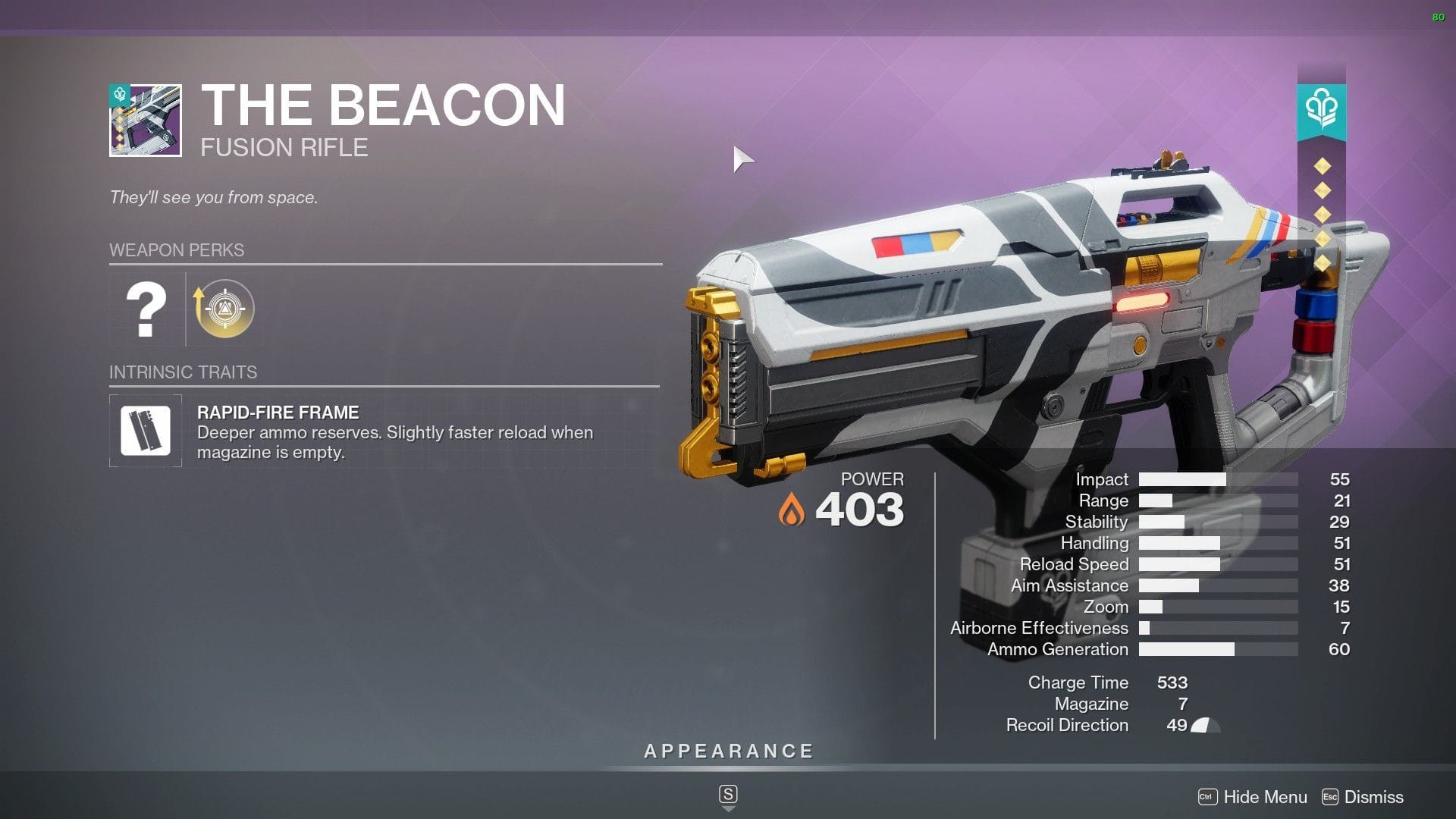Select the Weapon Perks section header
Image resolution: width=1456 pixels, height=819 pixels.
pos(177,250)
